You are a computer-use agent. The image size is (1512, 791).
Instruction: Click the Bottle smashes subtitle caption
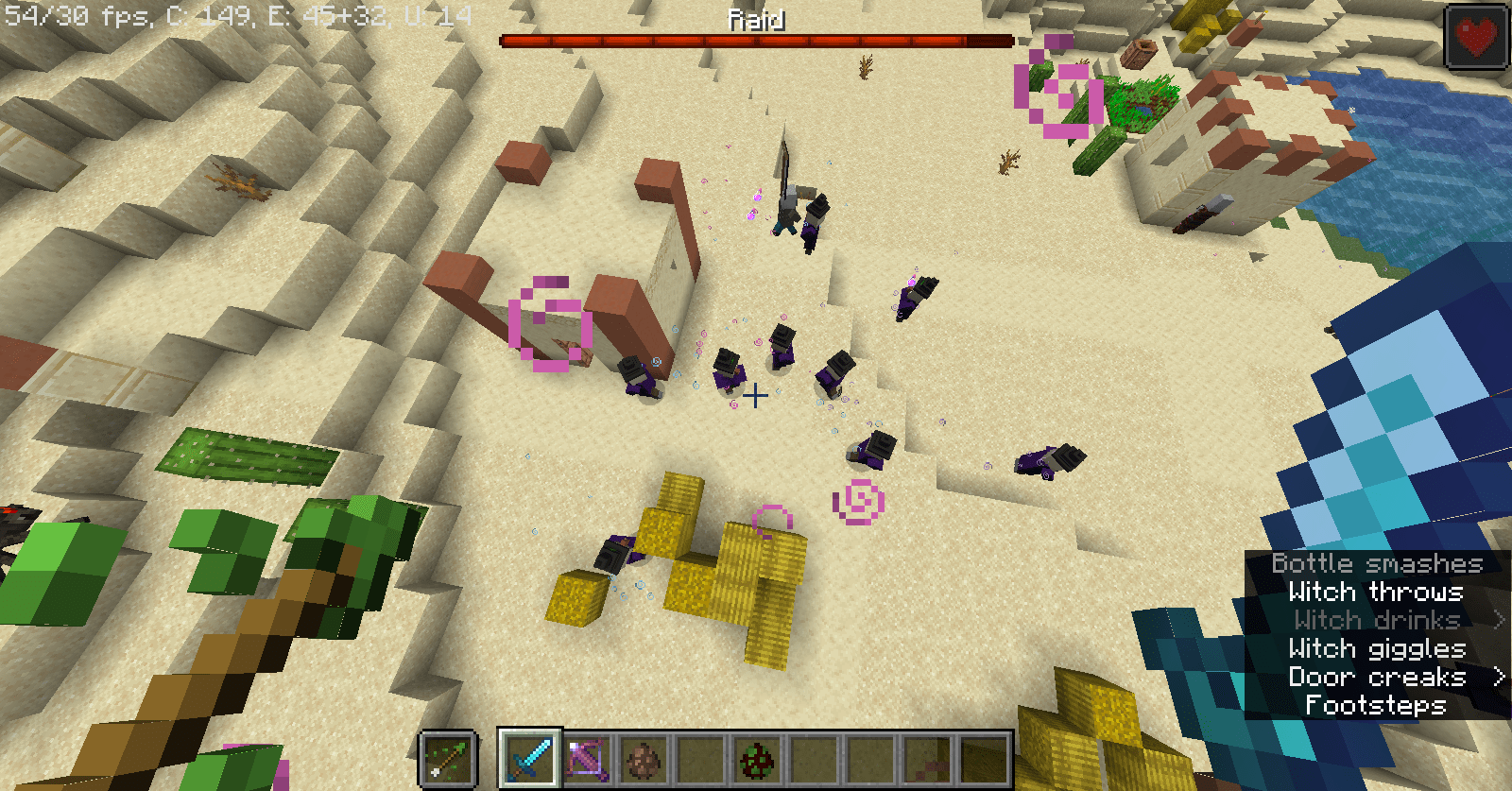tap(1378, 563)
